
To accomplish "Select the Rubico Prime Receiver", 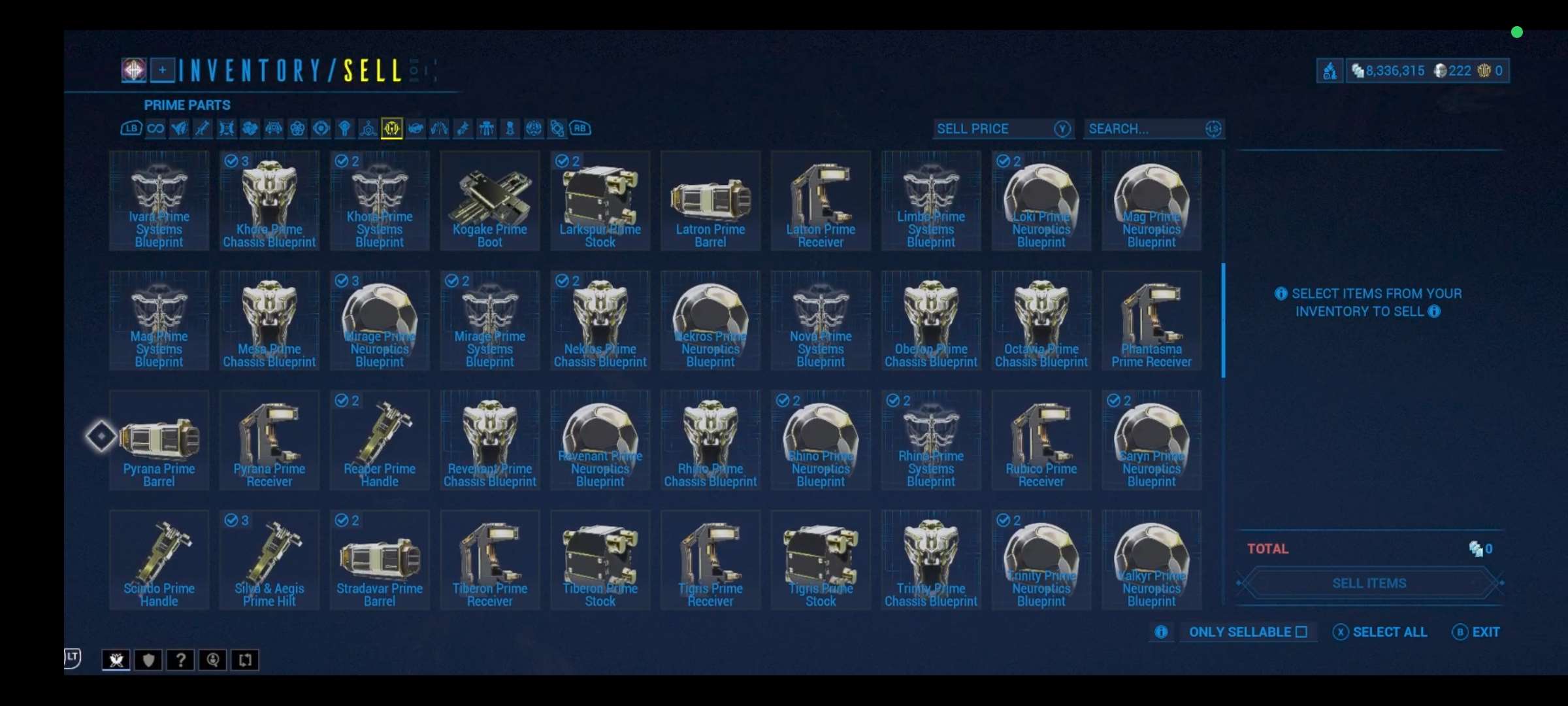I will coord(1041,440).
